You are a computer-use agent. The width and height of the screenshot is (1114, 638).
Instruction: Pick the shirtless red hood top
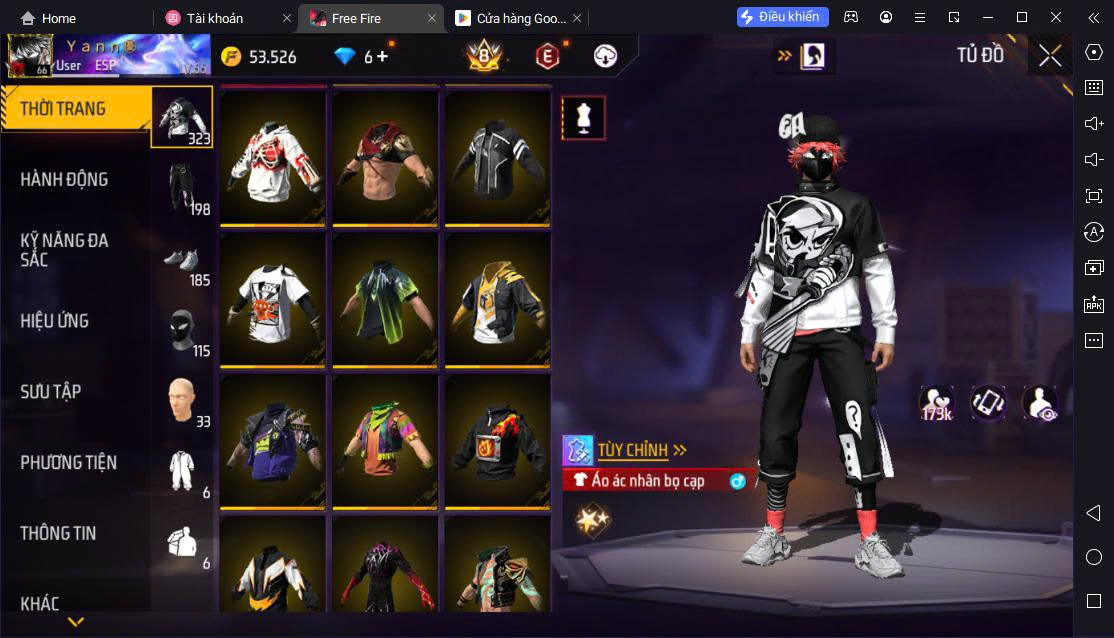(x=385, y=157)
